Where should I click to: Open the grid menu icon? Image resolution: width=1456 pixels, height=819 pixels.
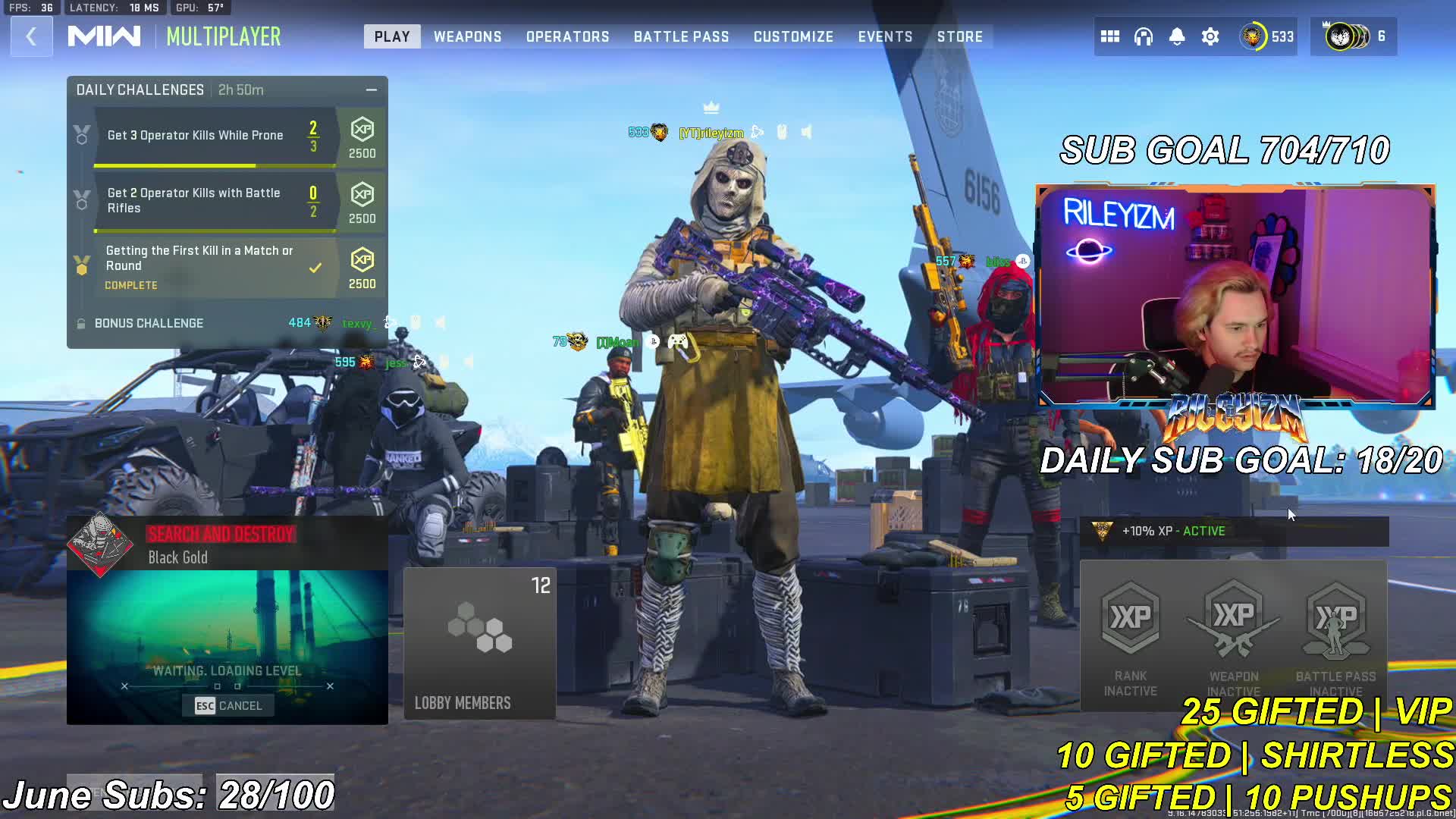(x=1110, y=36)
